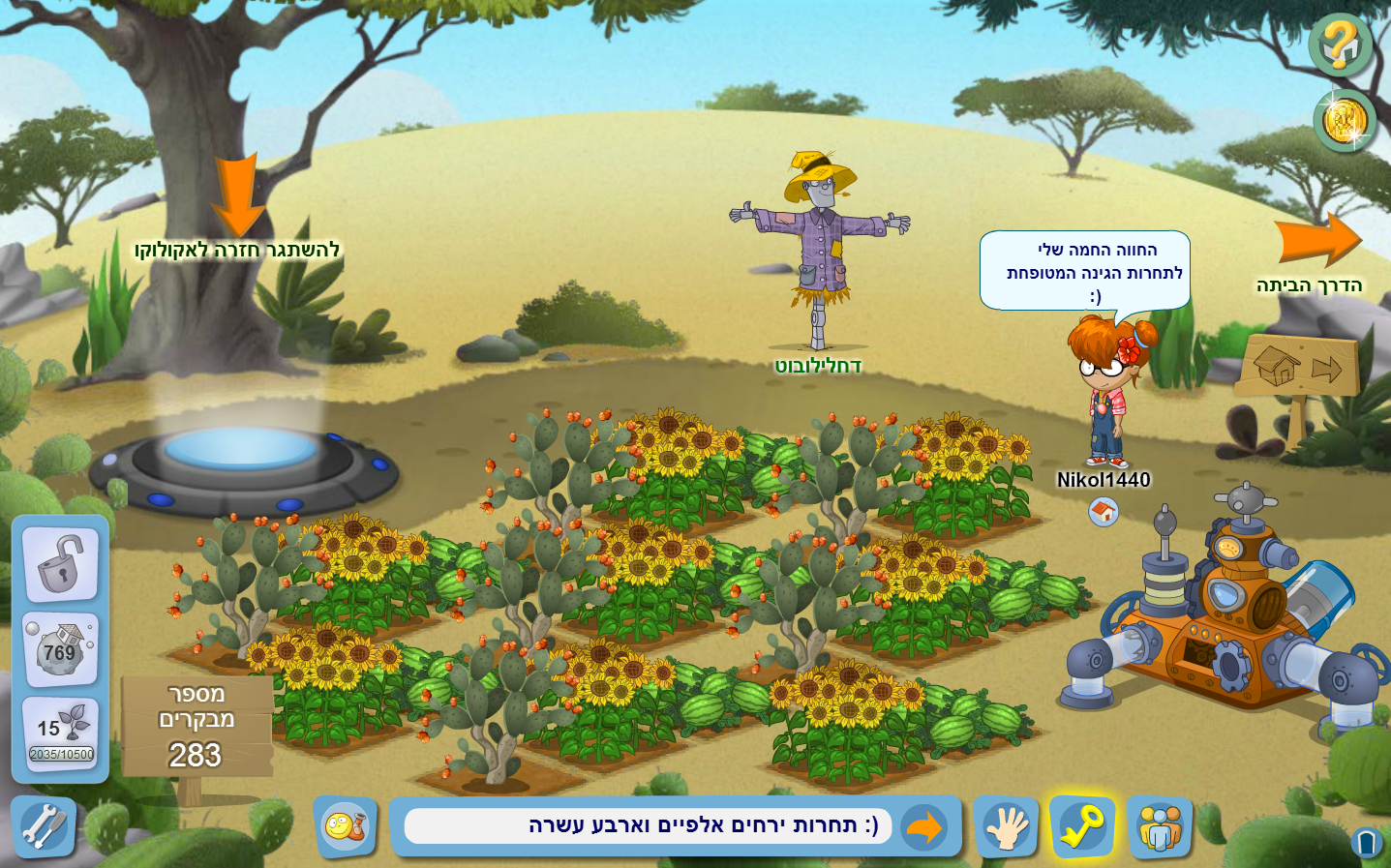Open the gold coin shop icon
Image resolution: width=1391 pixels, height=868 pixels.
coord(1345,122)
